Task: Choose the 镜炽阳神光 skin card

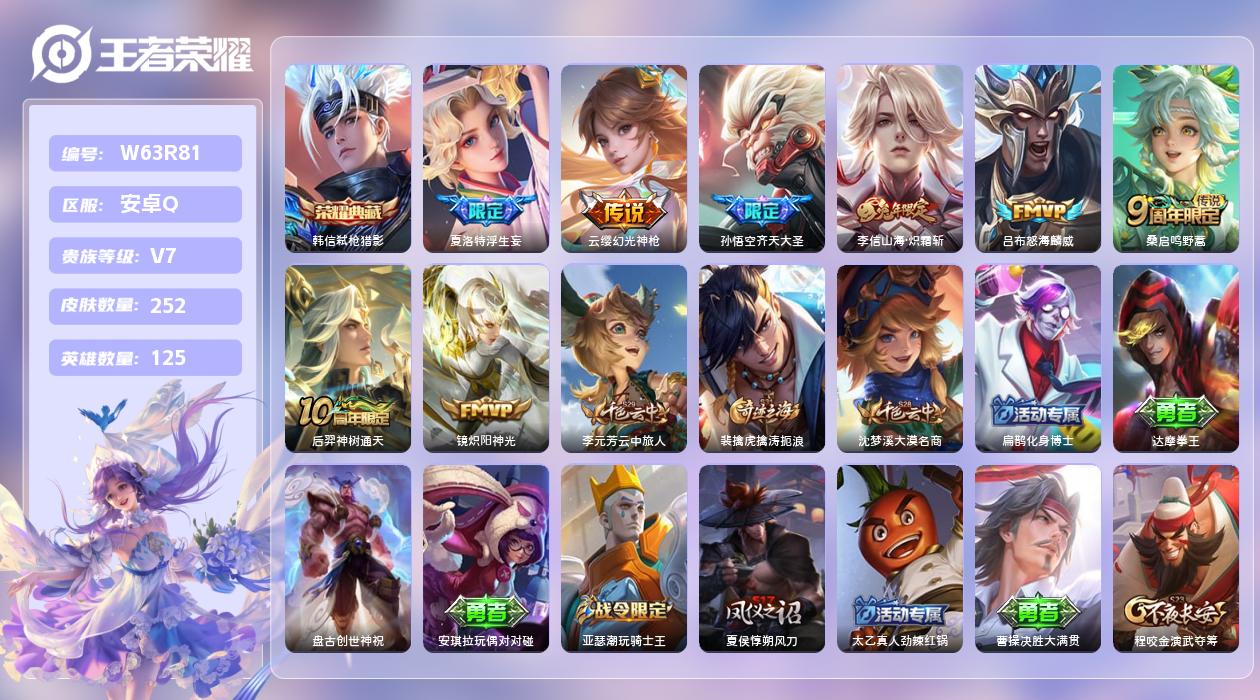Action: click(x=486, y=358)
